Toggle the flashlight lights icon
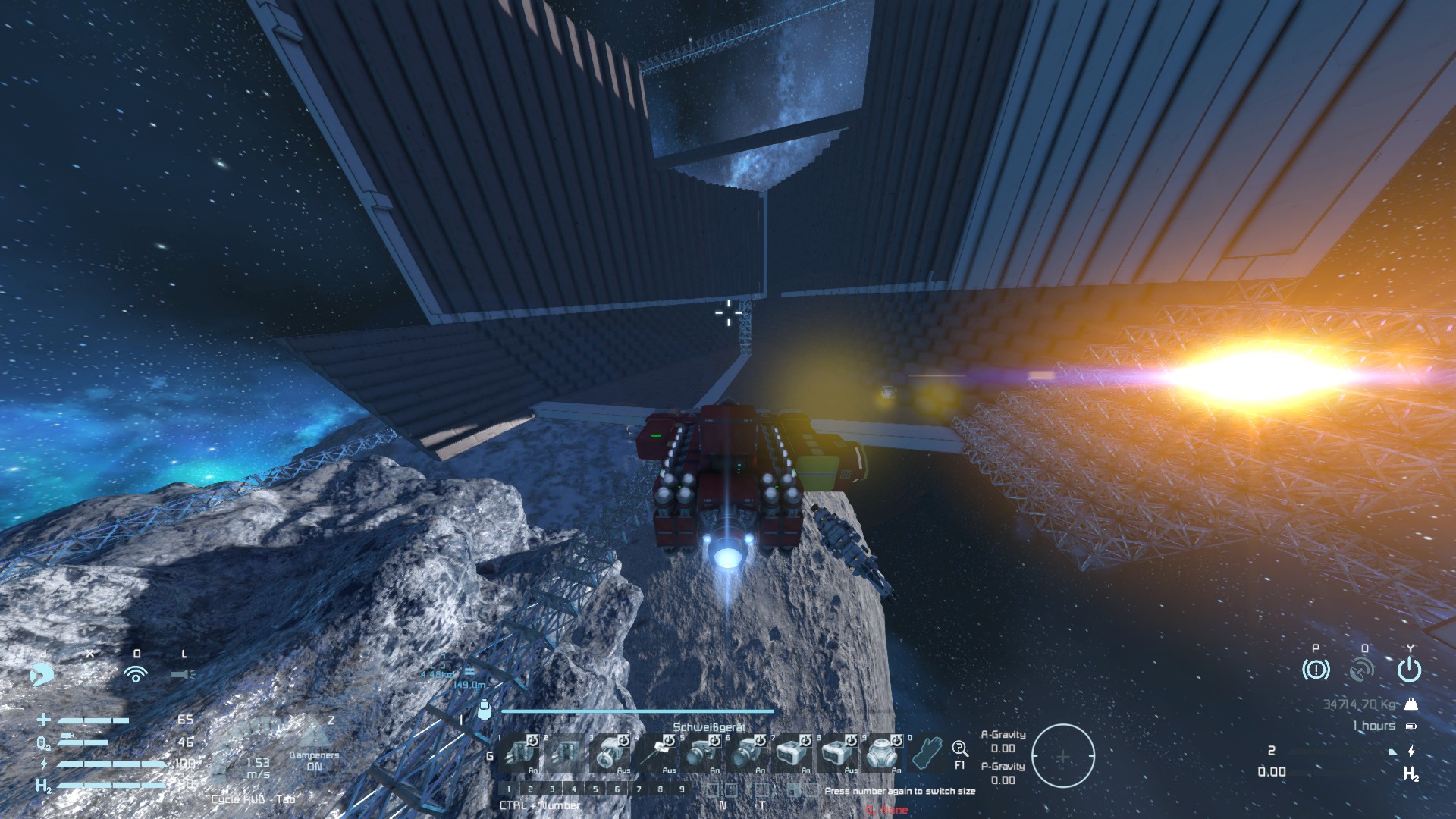The height and width of the screenshot is (819, 1456). [x=183, y=673]
